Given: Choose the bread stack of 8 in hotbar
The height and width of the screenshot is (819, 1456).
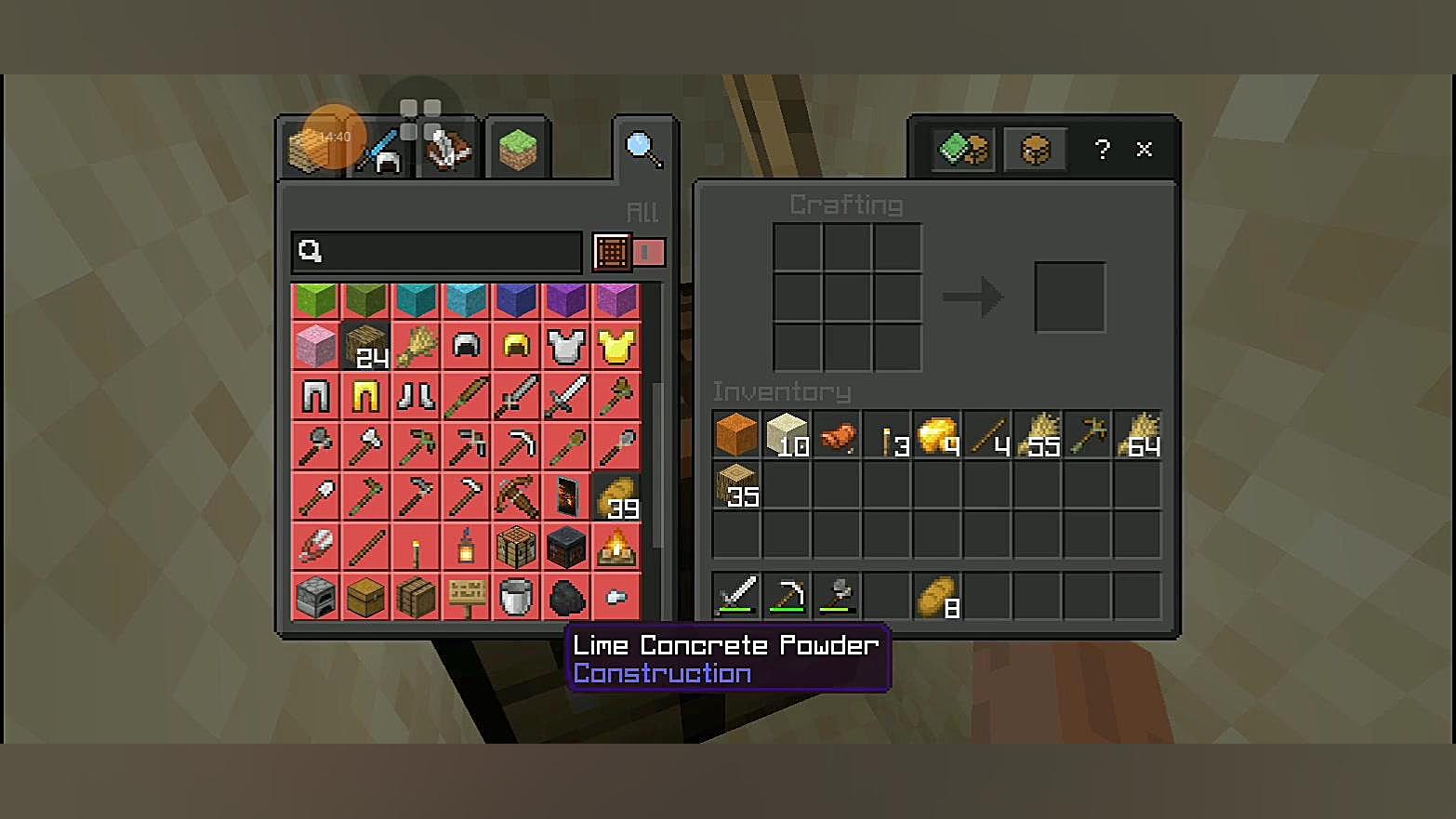Looking at the screenshot, I should pyautogui.click(x=937, y=595).
